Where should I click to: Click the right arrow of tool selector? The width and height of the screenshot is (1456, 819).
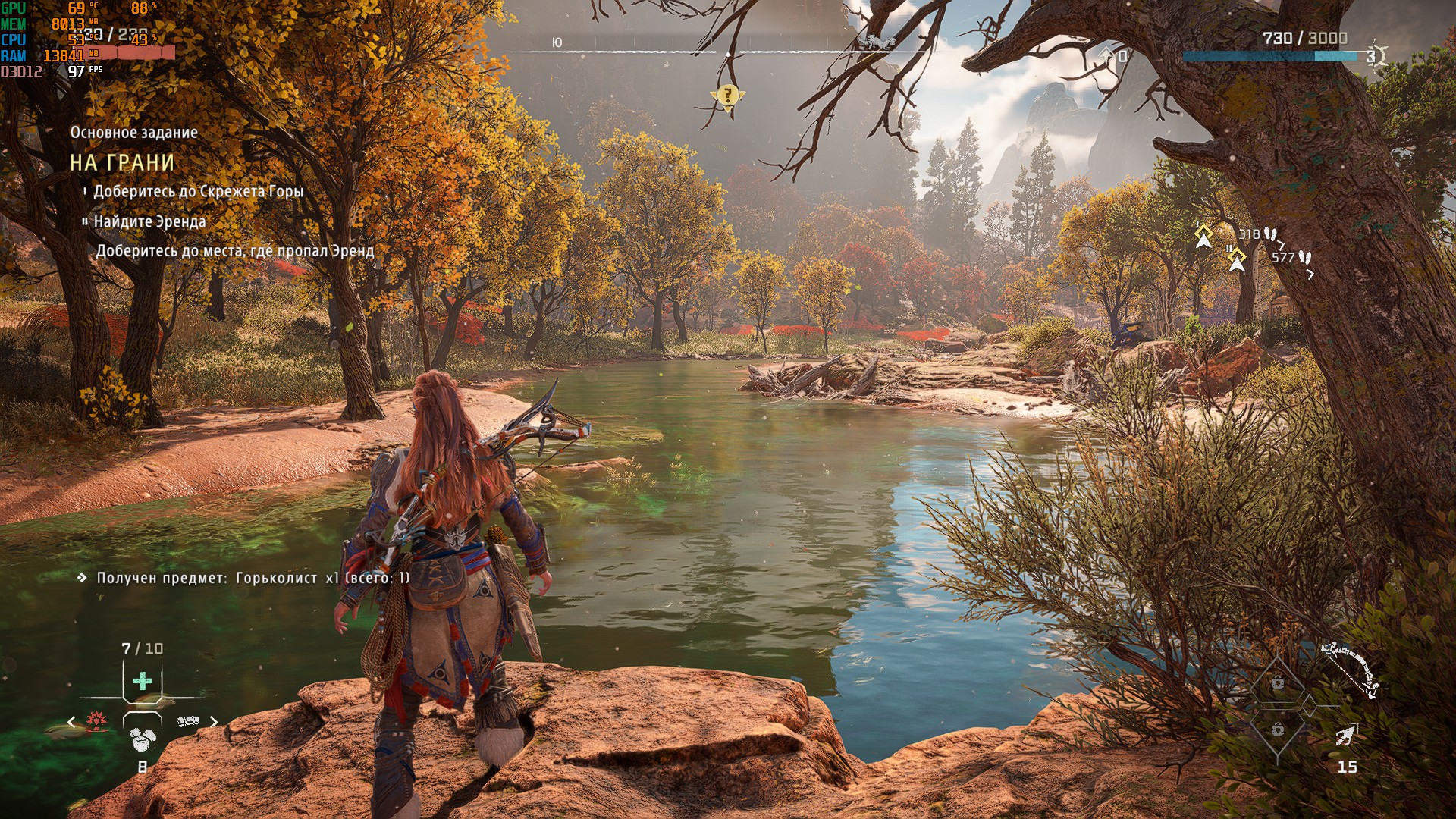point(214,722)
